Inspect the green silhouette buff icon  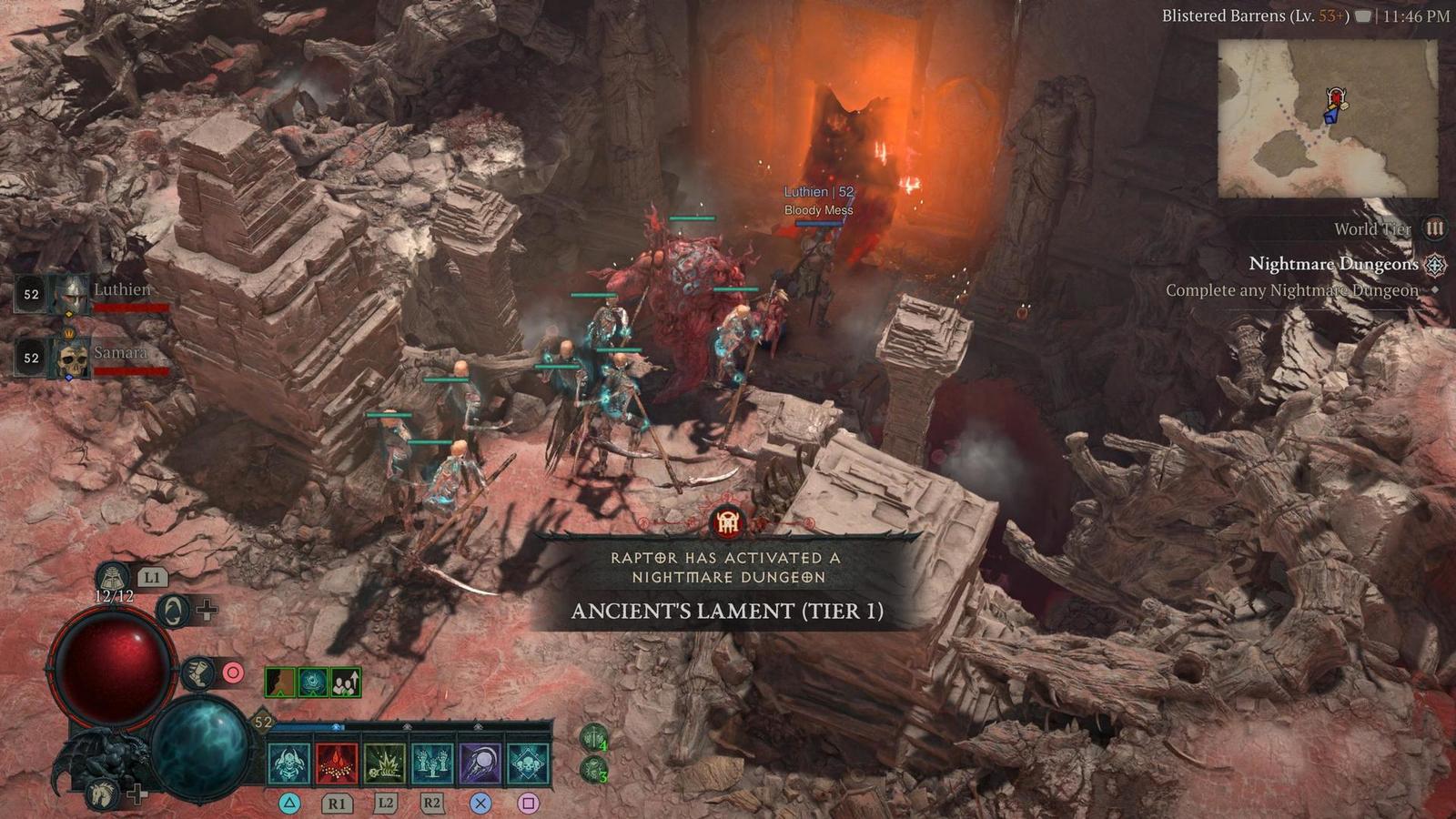pyautogui.click(x=280, y=682)
